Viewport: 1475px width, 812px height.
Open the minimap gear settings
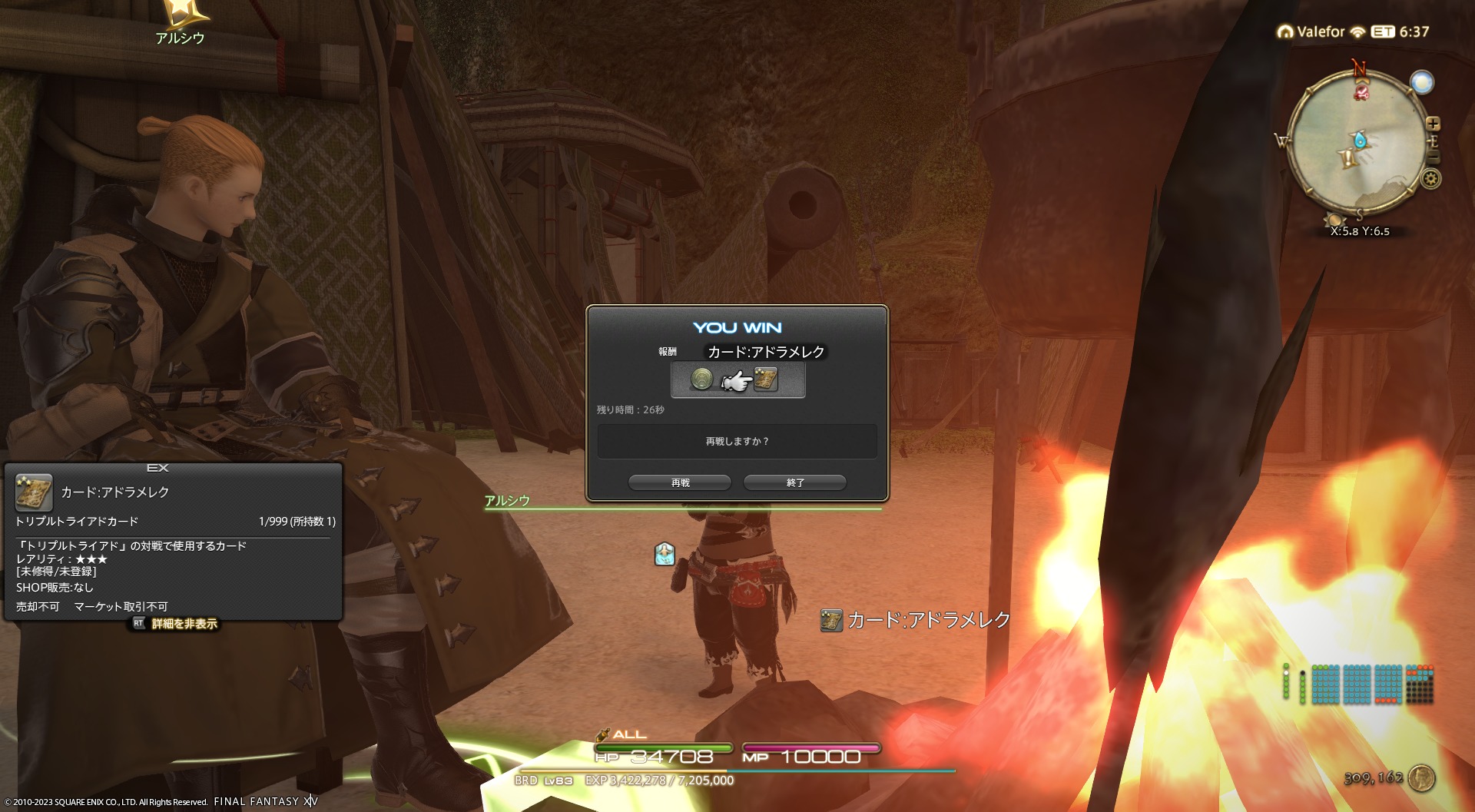[x=1430, y=179]
